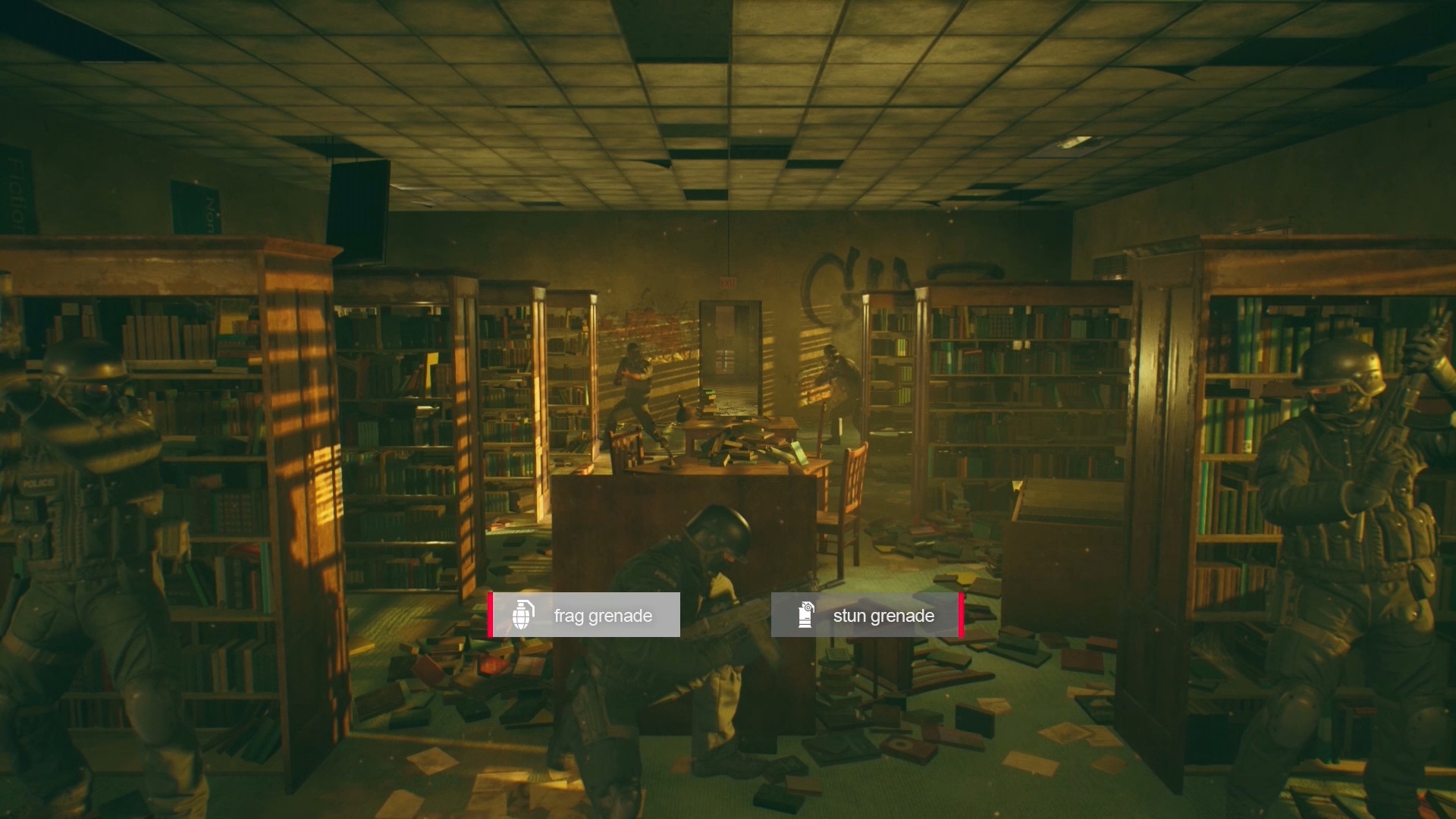
Task: Select the stun grenade option
Action: 883,616
